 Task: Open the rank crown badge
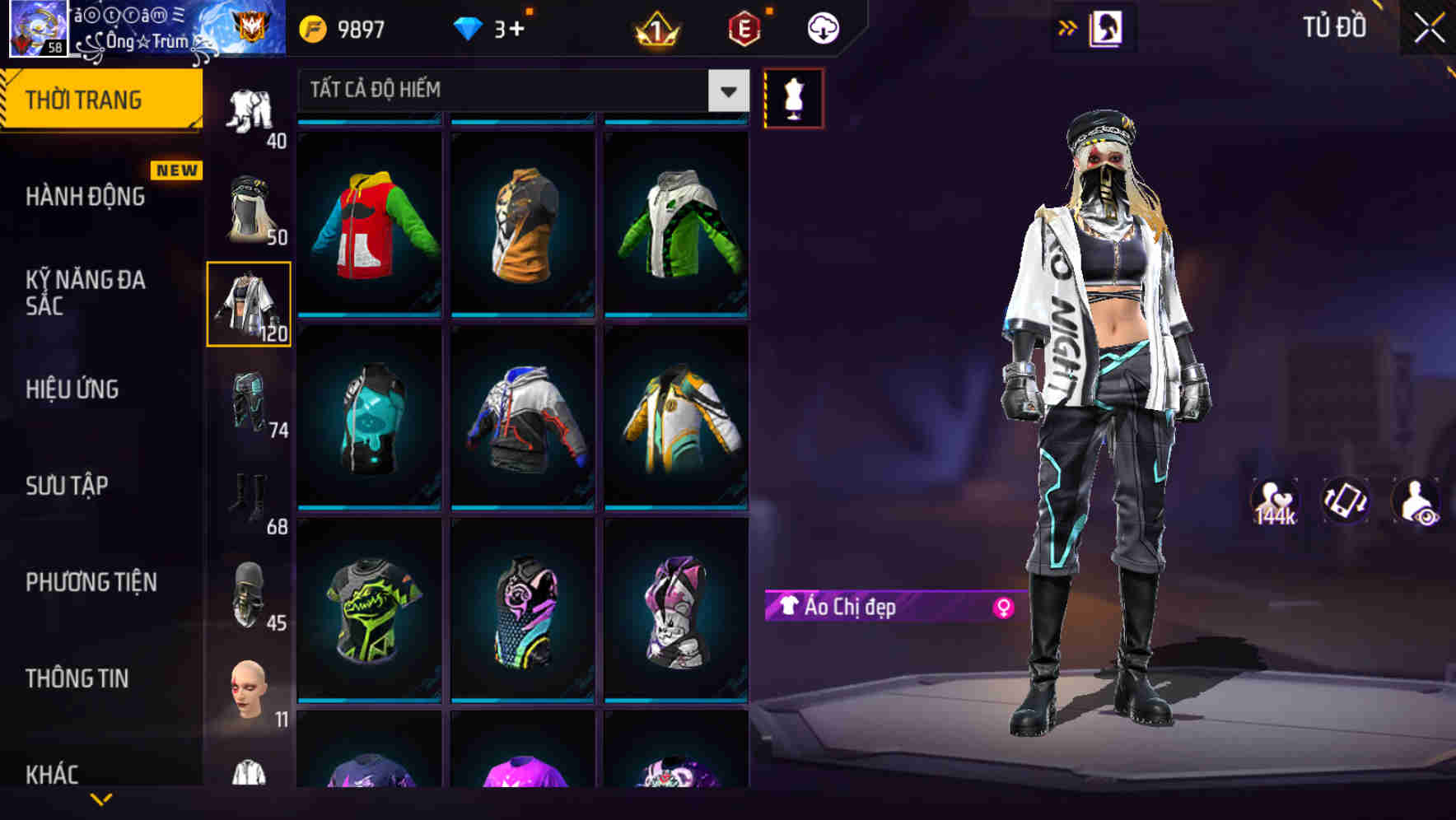click(655, 27)
